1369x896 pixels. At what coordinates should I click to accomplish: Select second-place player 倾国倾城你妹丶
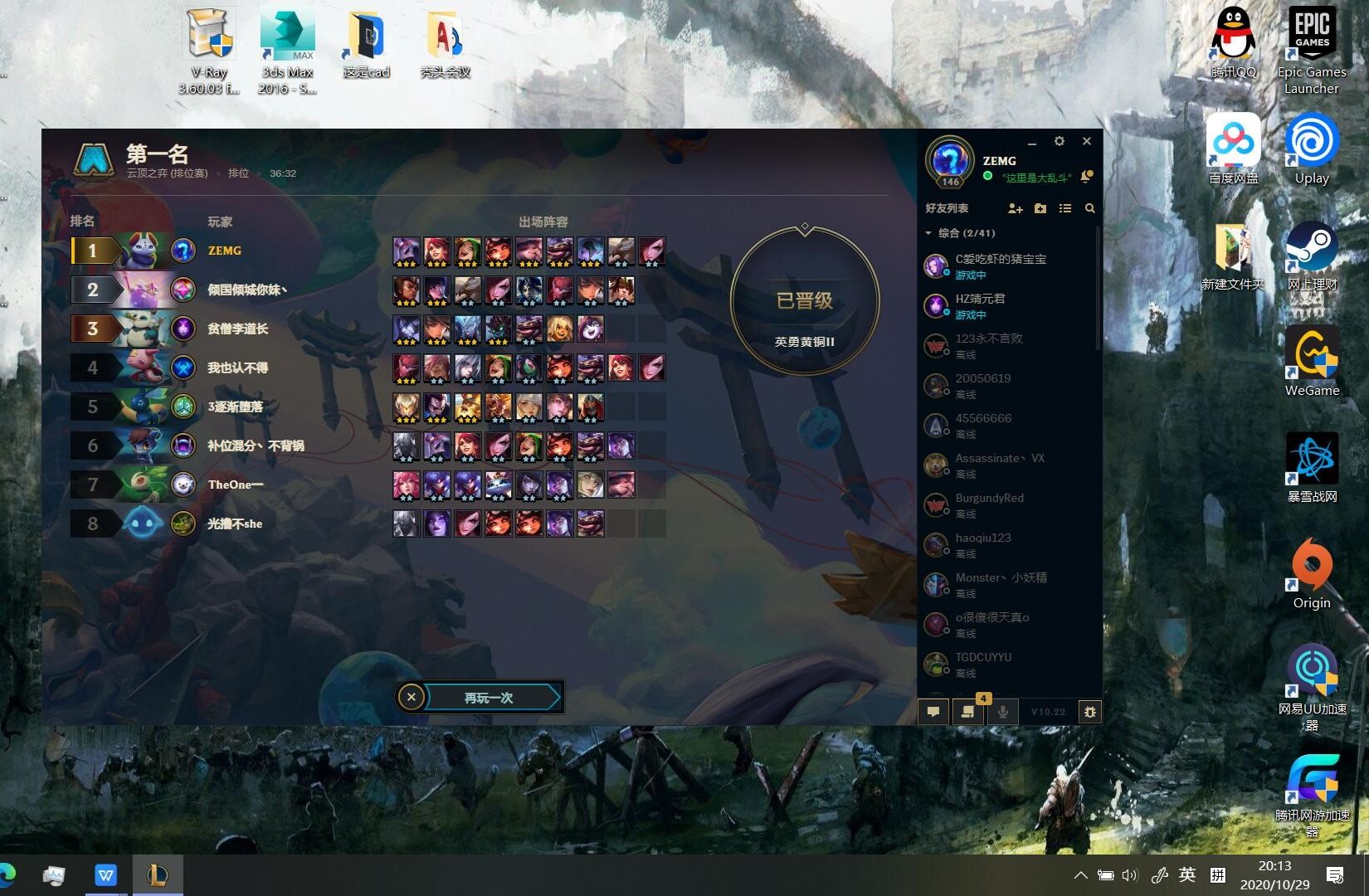(246, 290)
